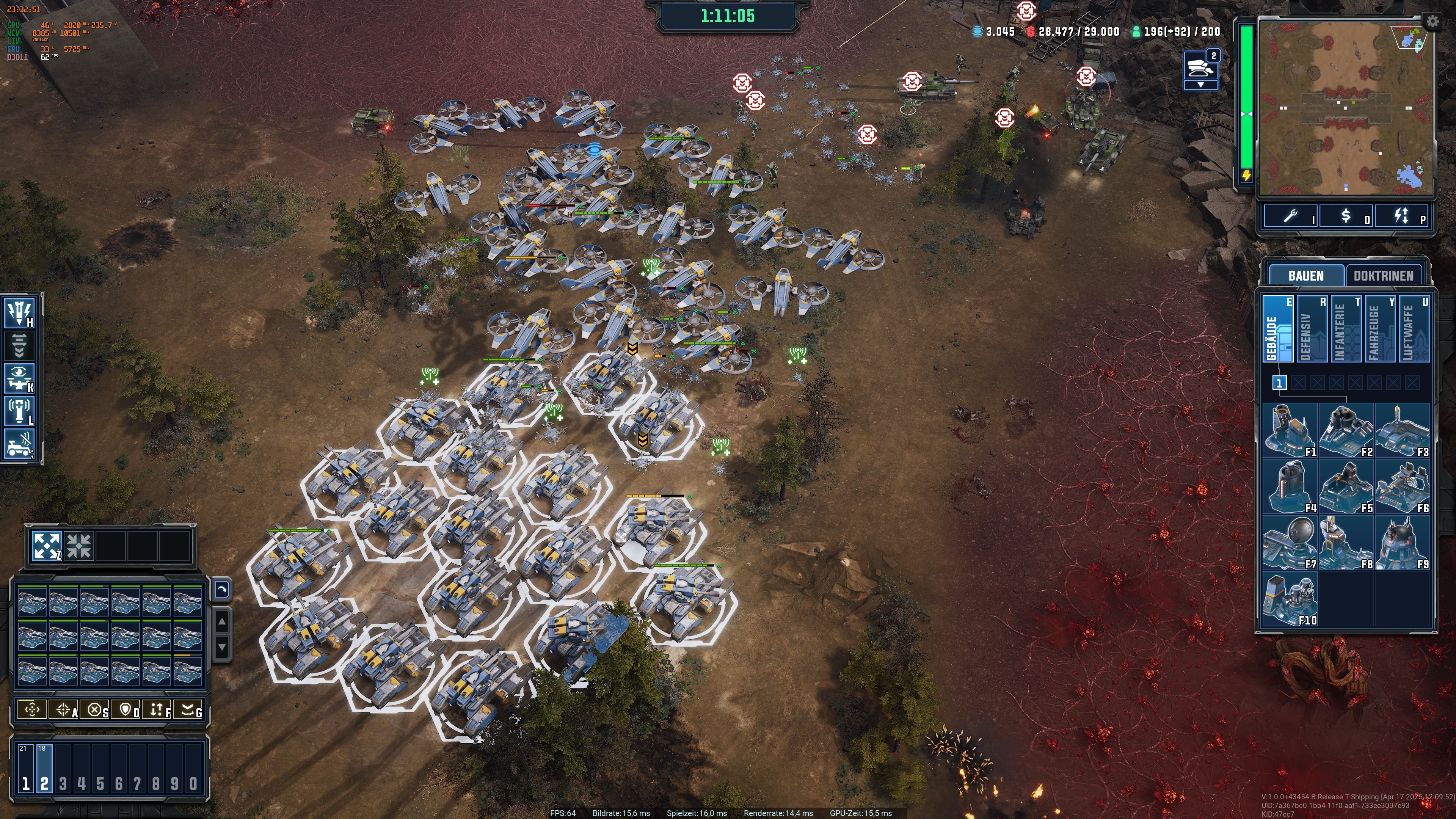Use the recon drone scan ability
The height and width of the screenshot is (819, 1456).
(20, 378)
